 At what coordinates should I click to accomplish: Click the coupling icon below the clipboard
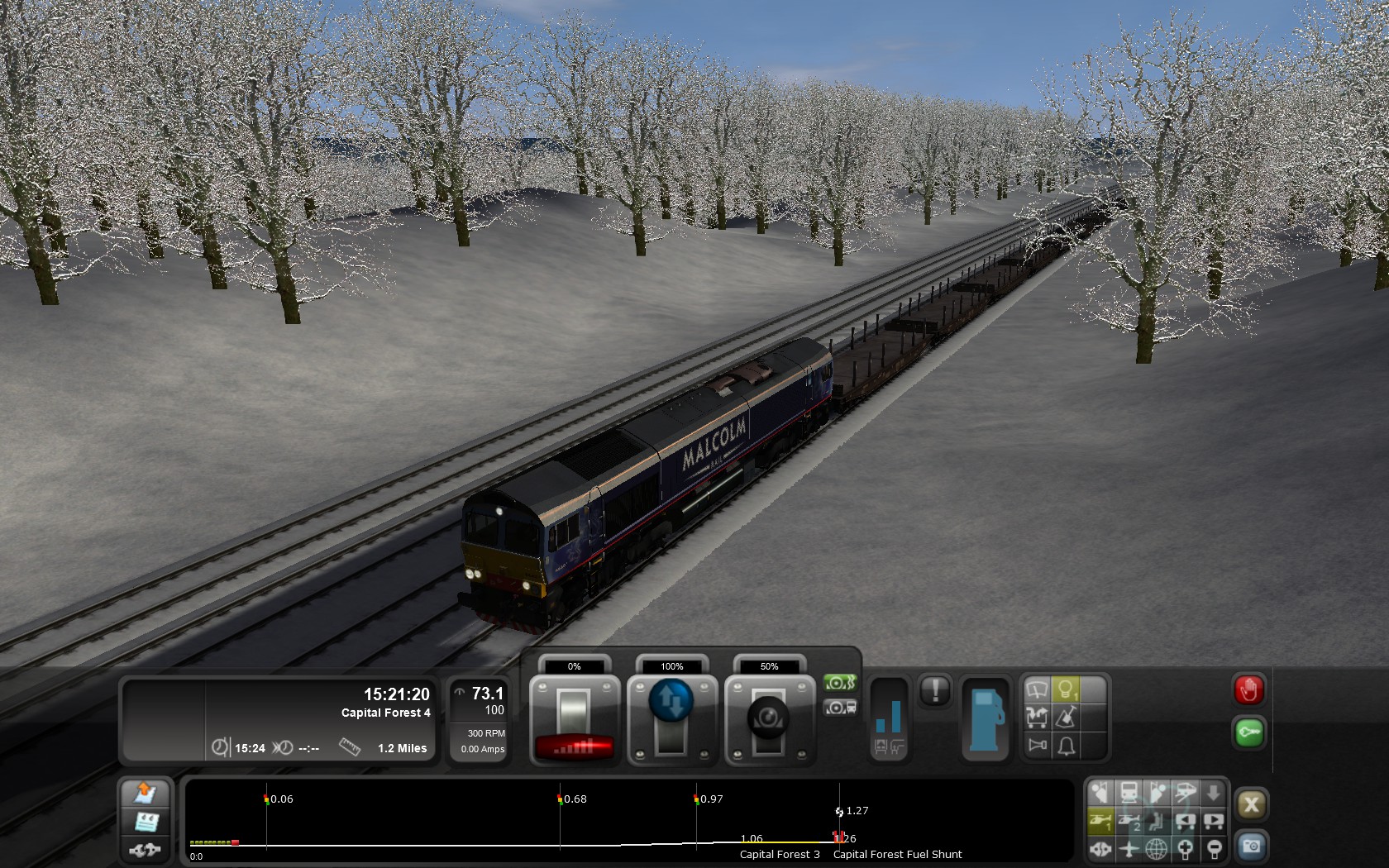point(146,849)
